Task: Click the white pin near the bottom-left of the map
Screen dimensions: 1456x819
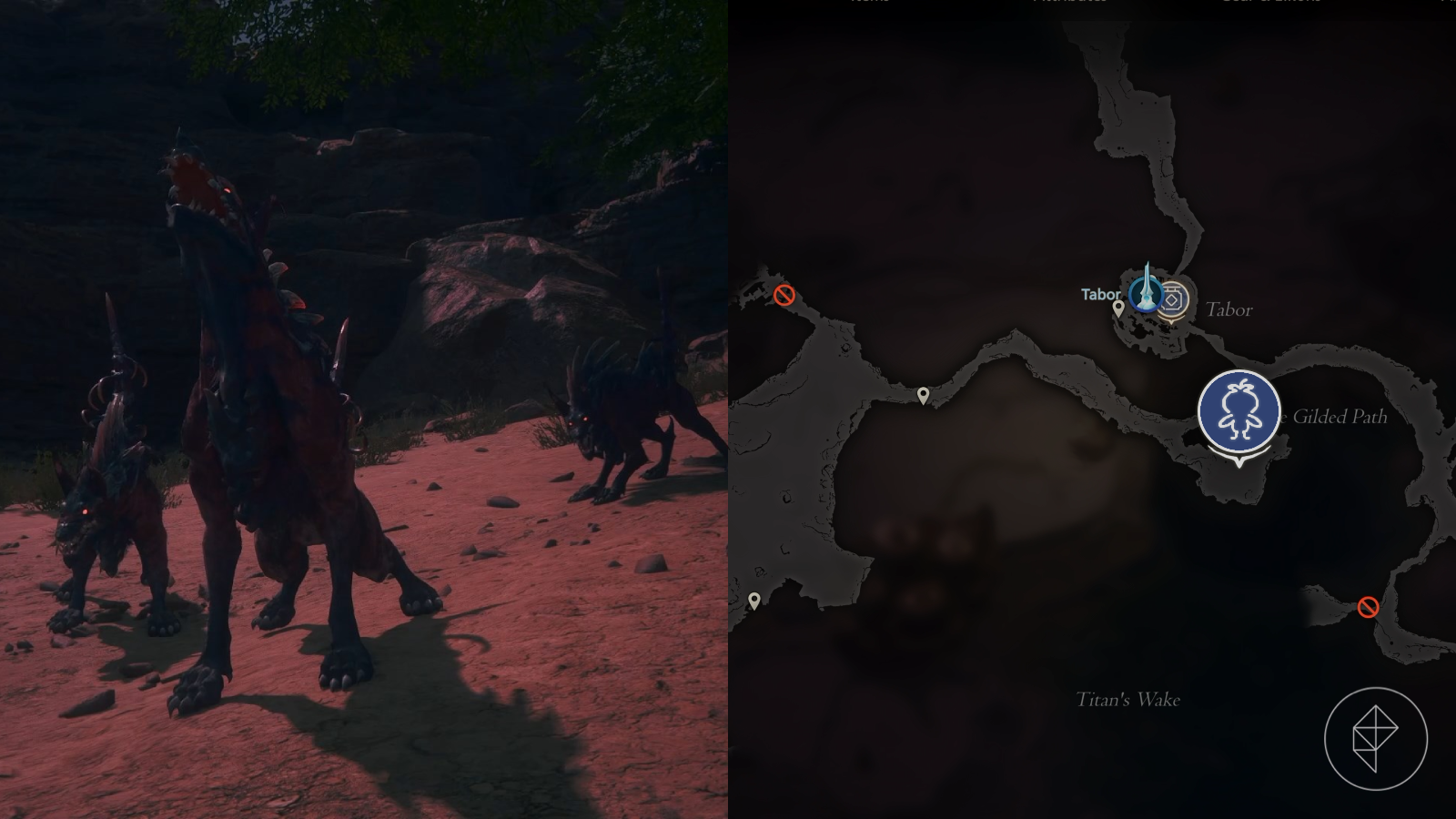Action: [755, 600]
